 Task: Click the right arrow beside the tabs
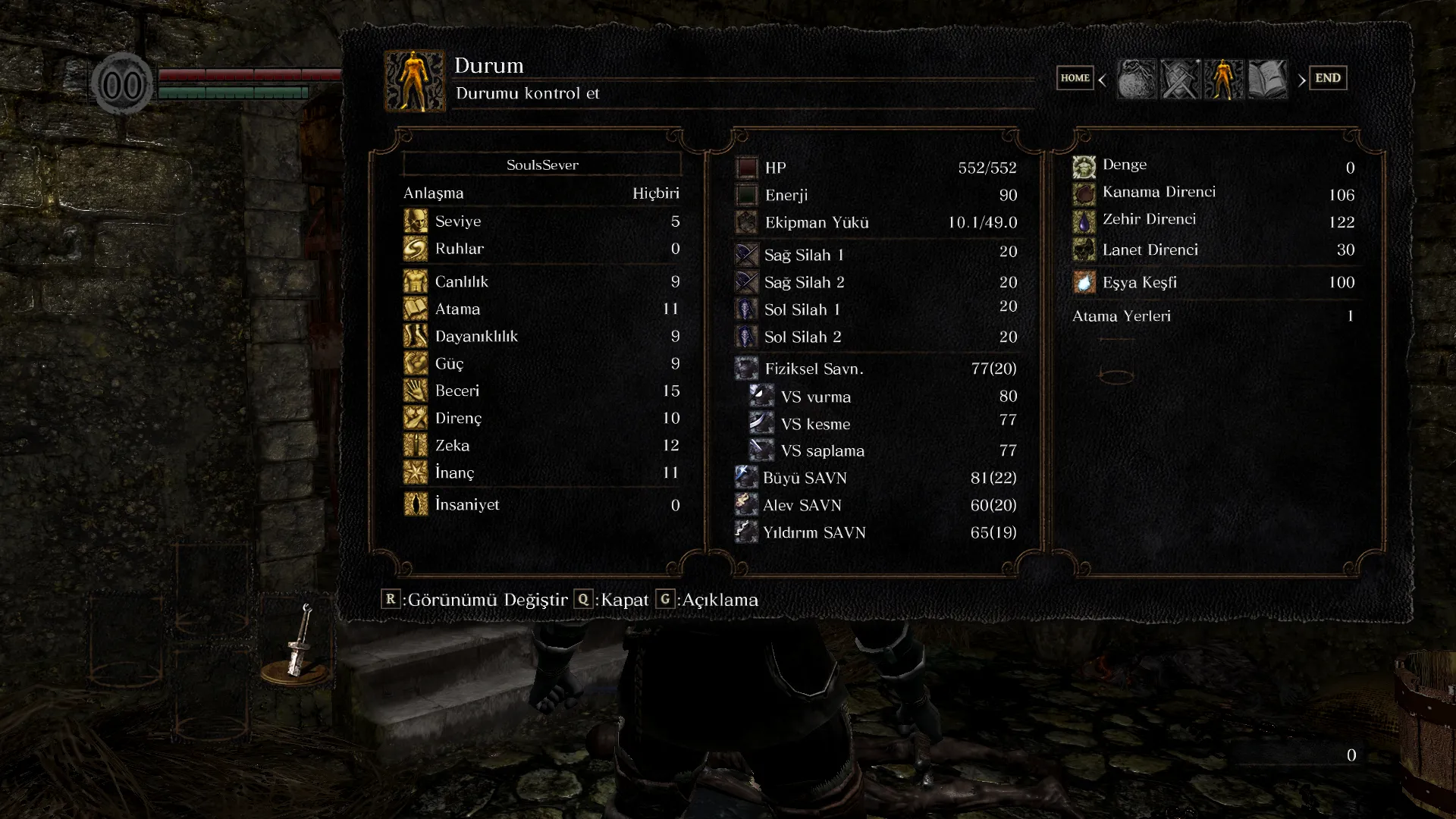click(1301, 80)
